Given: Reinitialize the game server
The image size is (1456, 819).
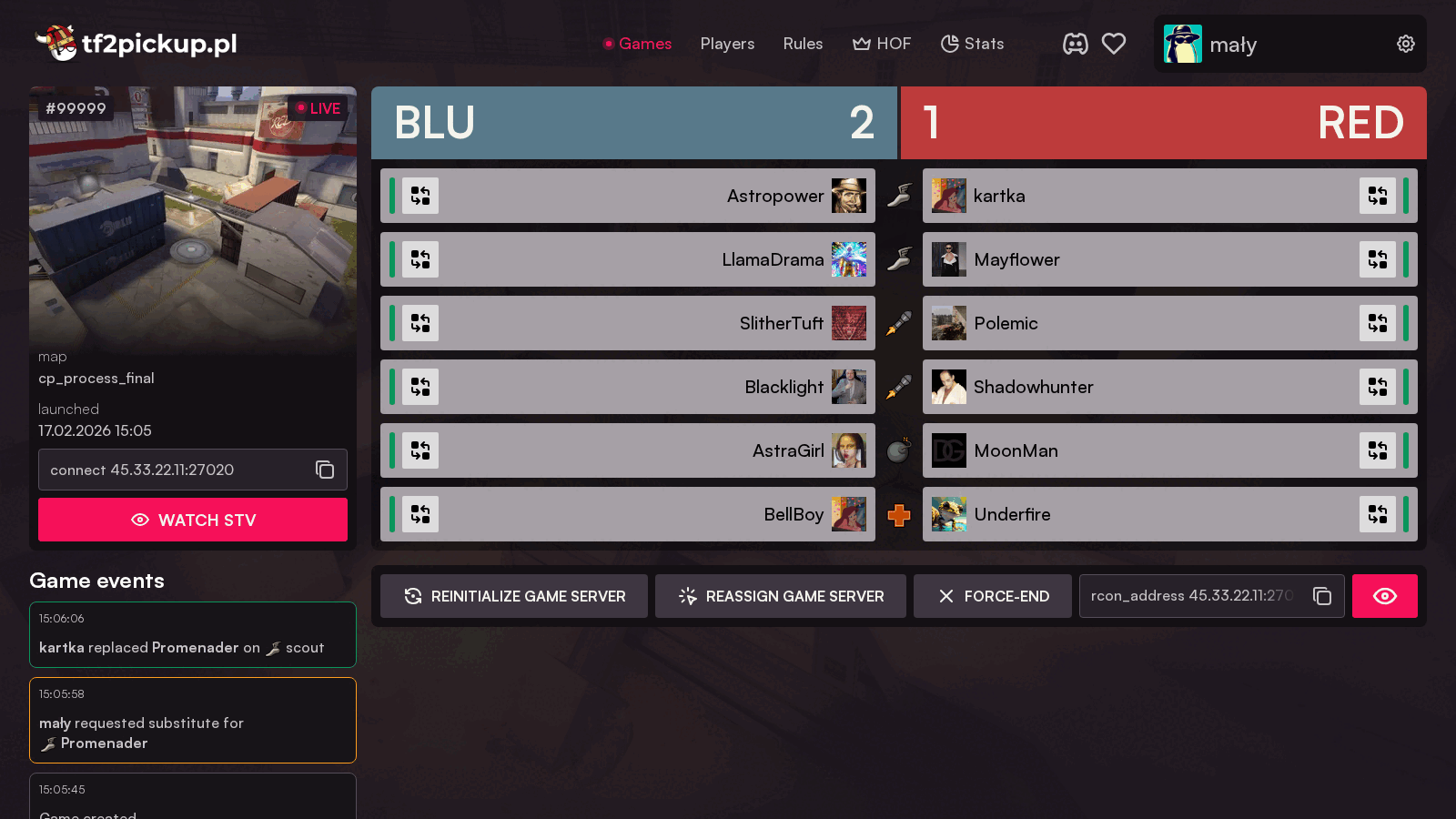Looking at the screenshot, I should click(513, 596).
